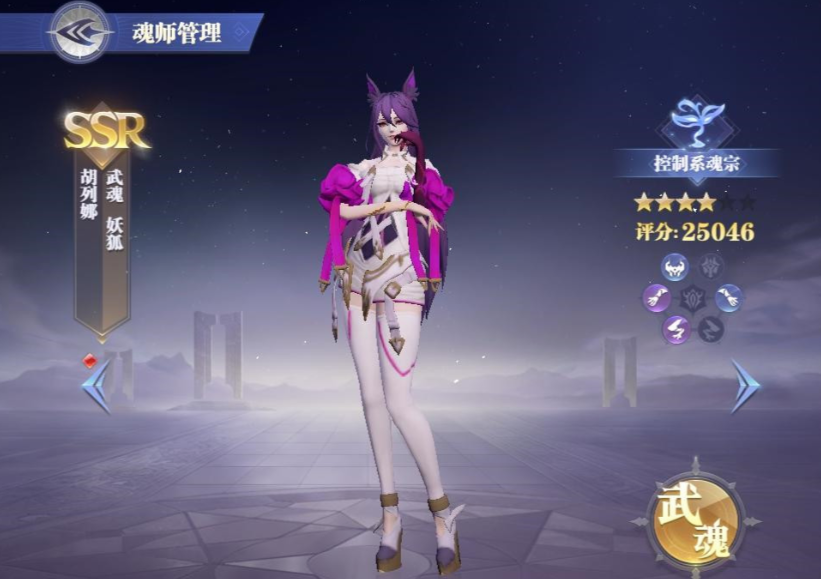Tap the 控制系魂宗 class emblem
821x579 pixels.
697,122
